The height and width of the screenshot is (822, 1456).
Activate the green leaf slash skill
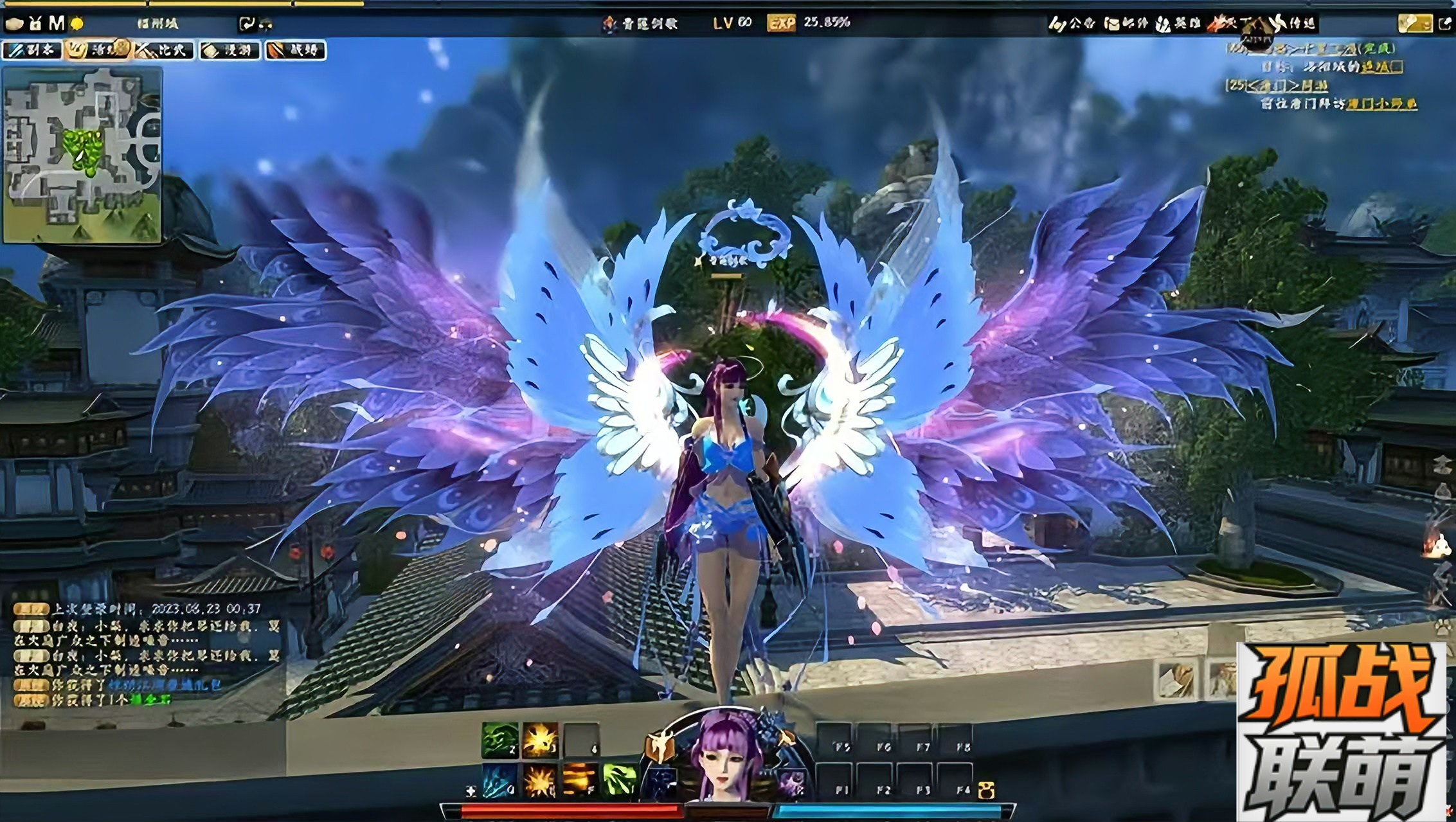620,781
